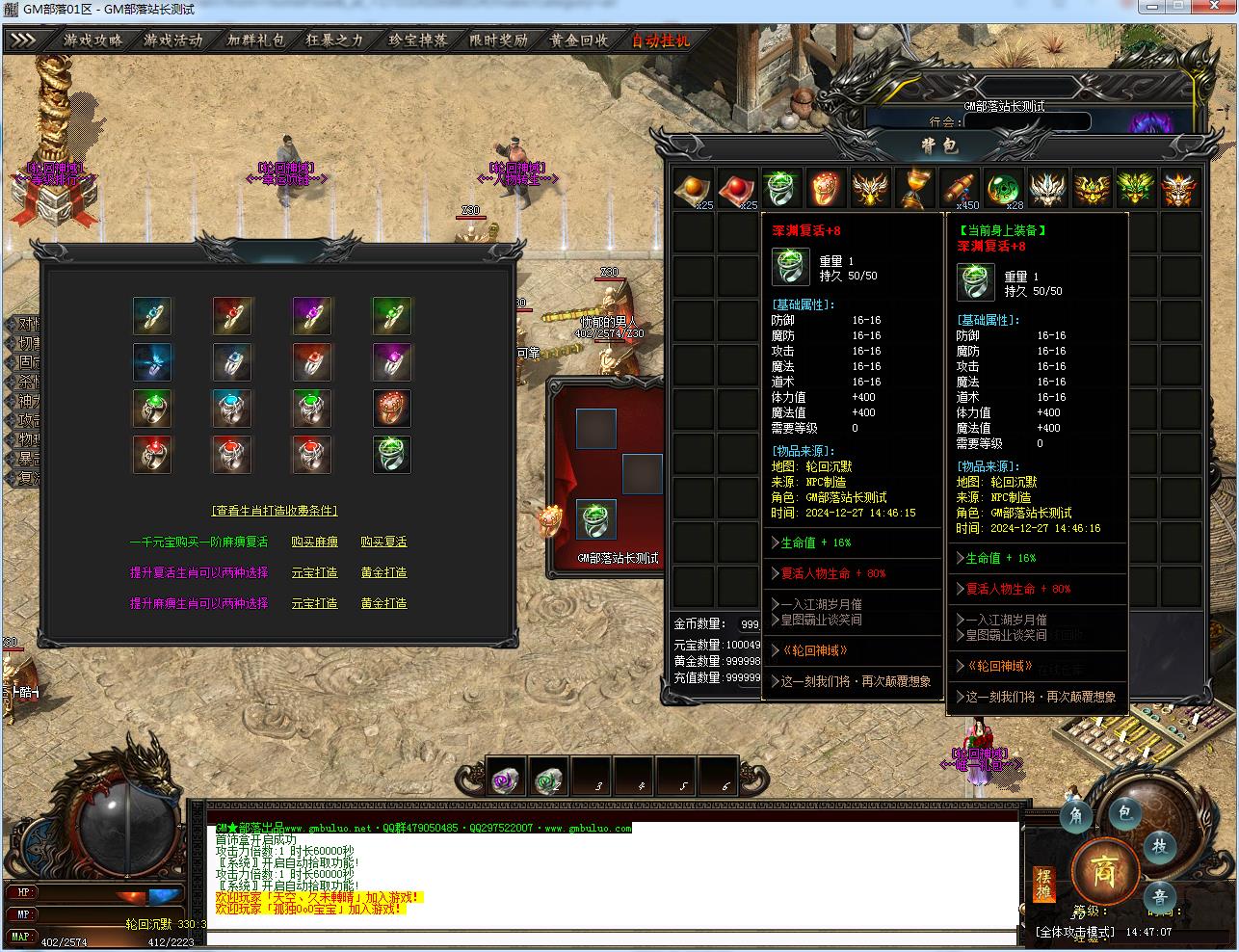Choose 黄金打造 on the 提升麻痹生肖 row

pos(383,603)
